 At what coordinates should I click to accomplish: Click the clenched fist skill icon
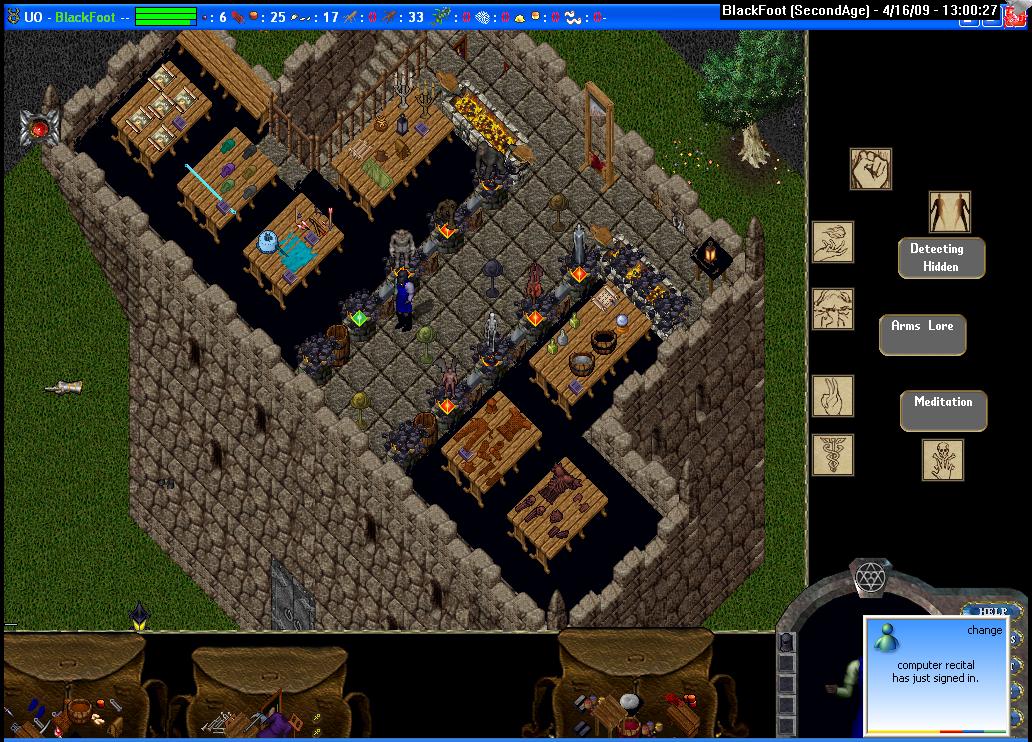click(870, 169)
